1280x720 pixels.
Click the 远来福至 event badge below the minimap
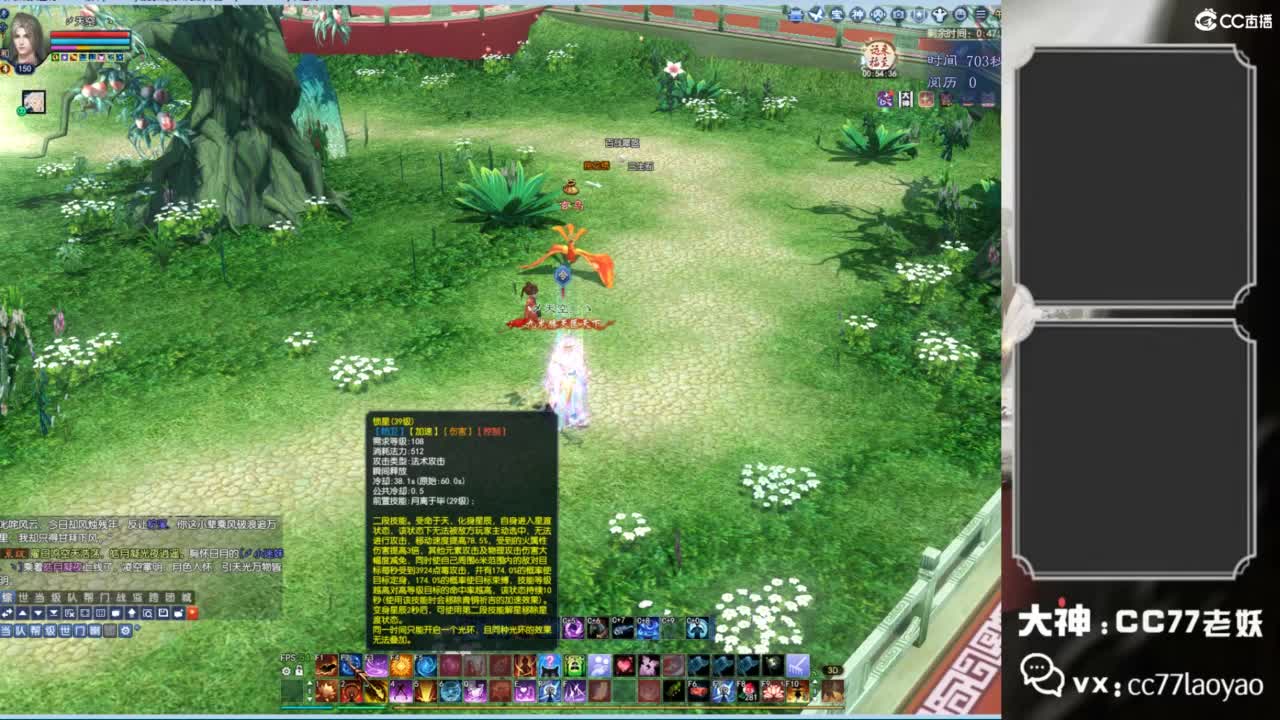tap(879, 53)
